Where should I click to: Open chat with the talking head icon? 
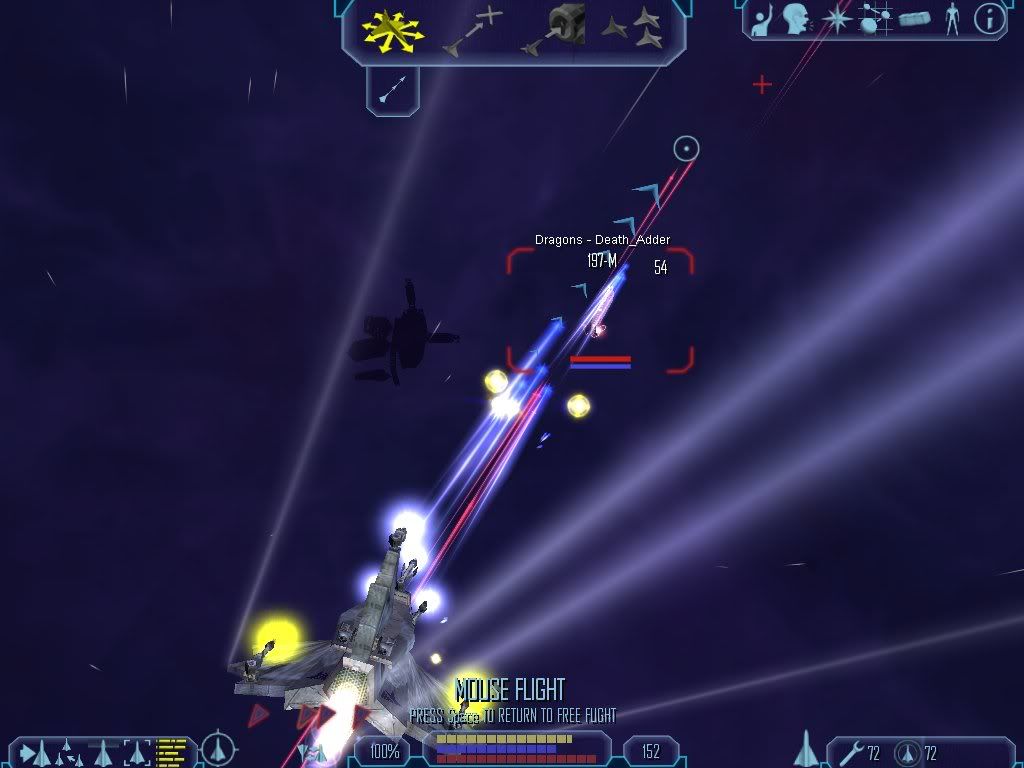796,18
